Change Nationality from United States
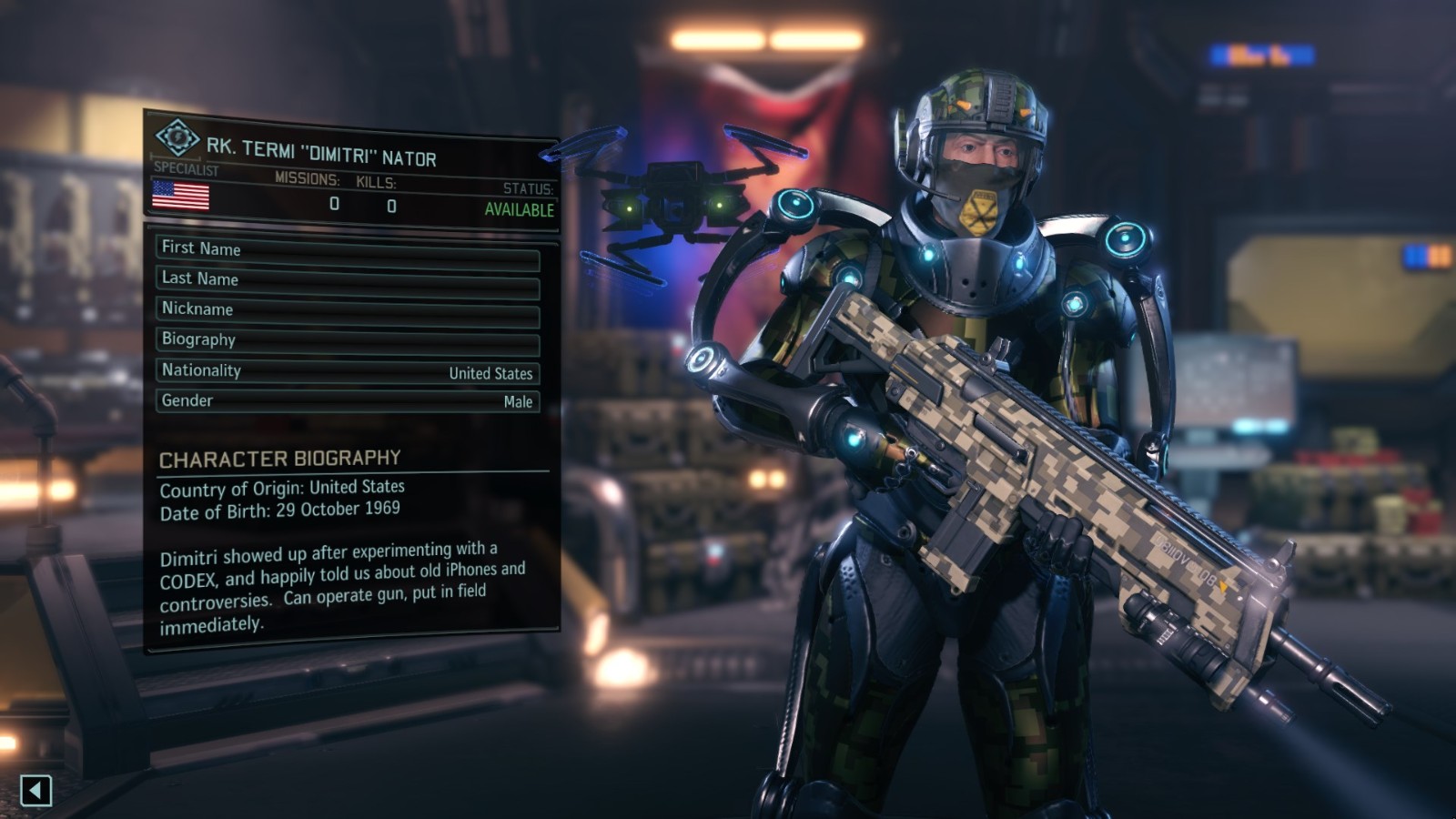Image resolution: width=1456 pixels, height=819 pixels. [x=347, y=371]
